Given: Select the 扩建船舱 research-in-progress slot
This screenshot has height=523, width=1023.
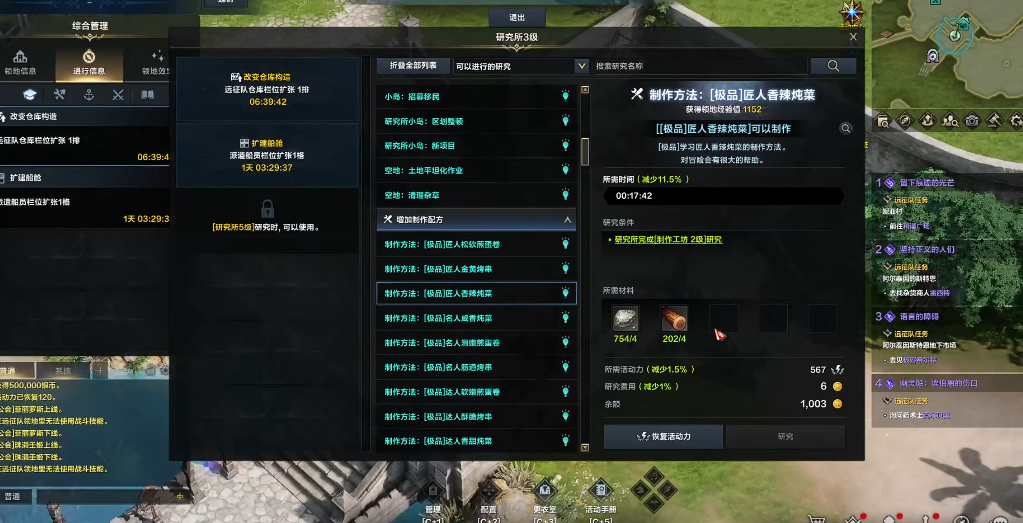Looking at the screenshot, I should click(x=267, y=155).
